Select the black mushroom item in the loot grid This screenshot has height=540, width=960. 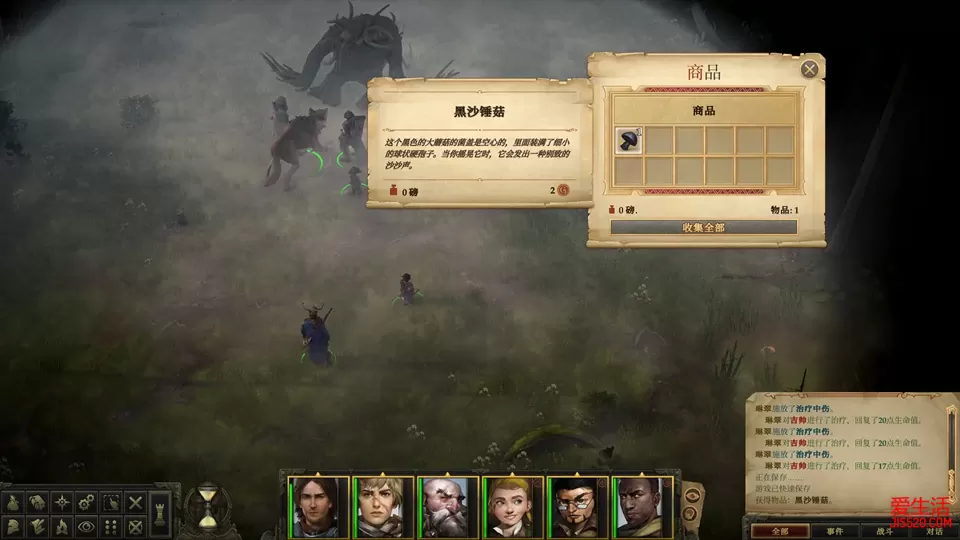tap(628, 141)
